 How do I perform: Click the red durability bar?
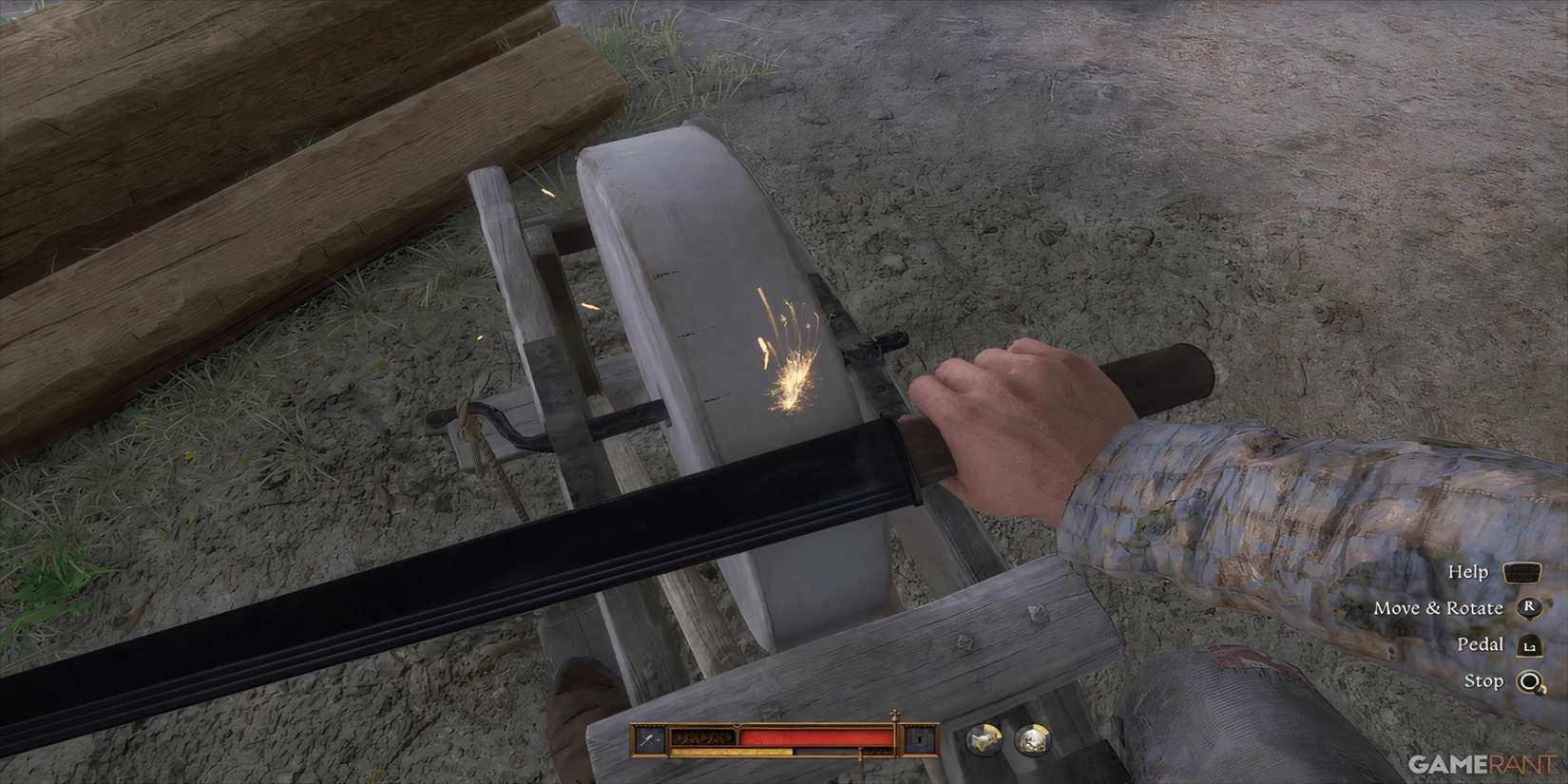[816, 736]
